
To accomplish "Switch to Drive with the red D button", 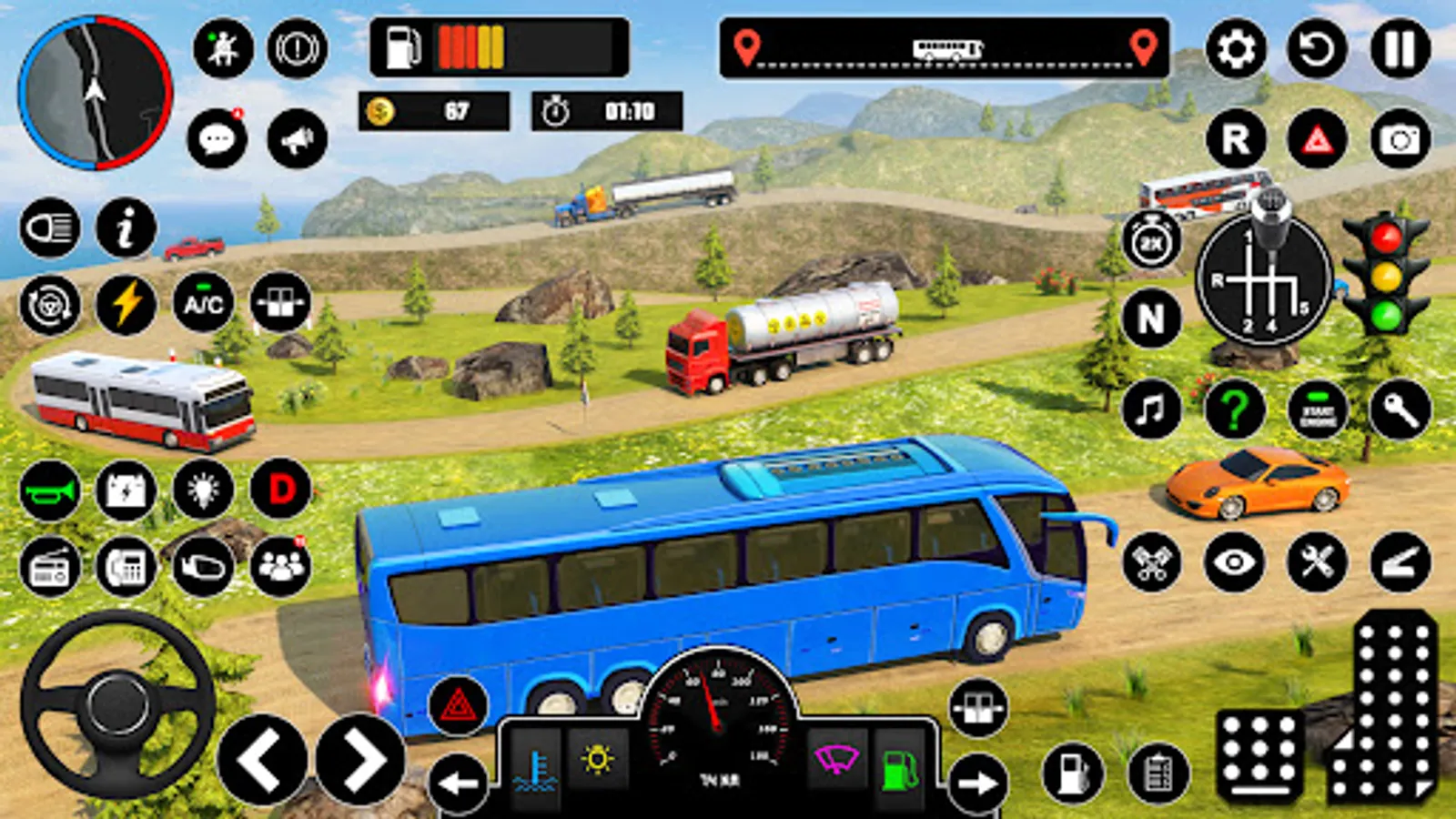I will click(x=280, y=490).
